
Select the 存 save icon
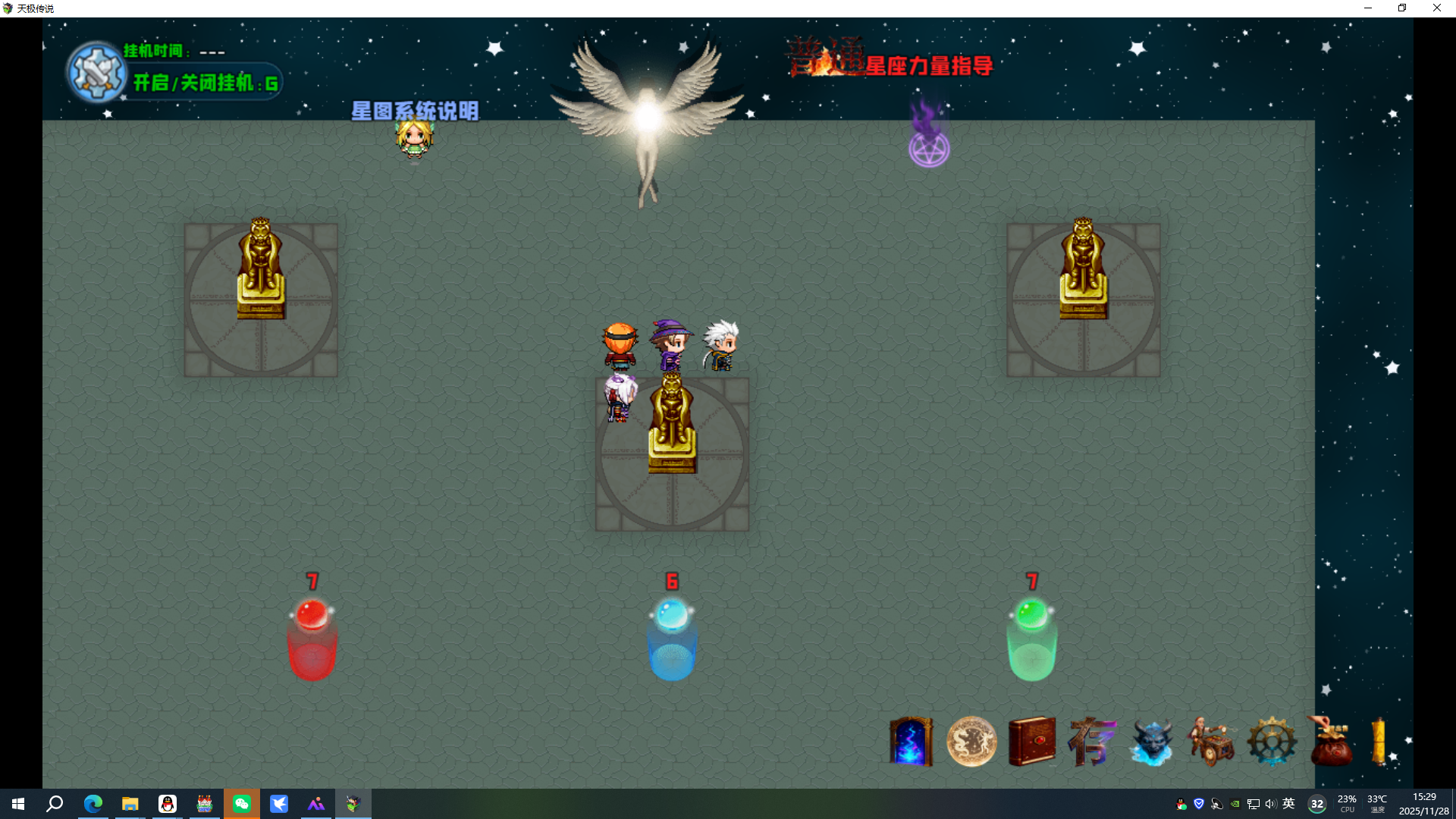point(1092,741)
